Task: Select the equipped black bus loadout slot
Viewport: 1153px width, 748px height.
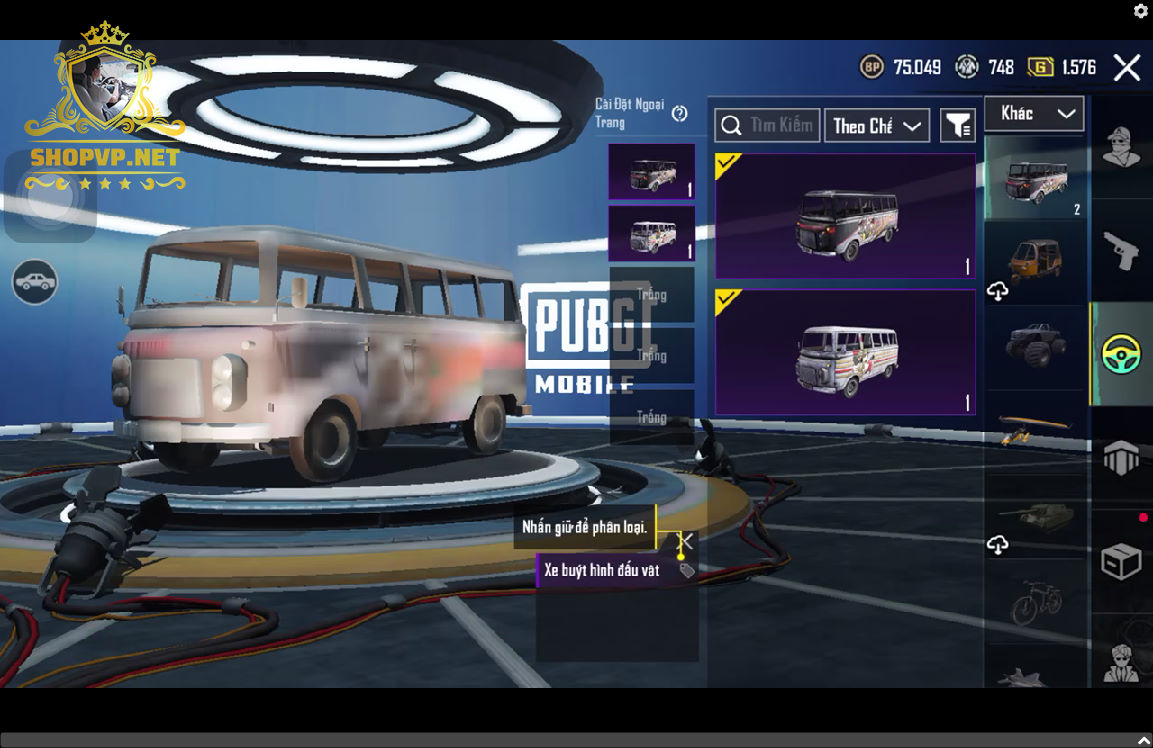Action: pyautogui.click(x=652, y=172)
